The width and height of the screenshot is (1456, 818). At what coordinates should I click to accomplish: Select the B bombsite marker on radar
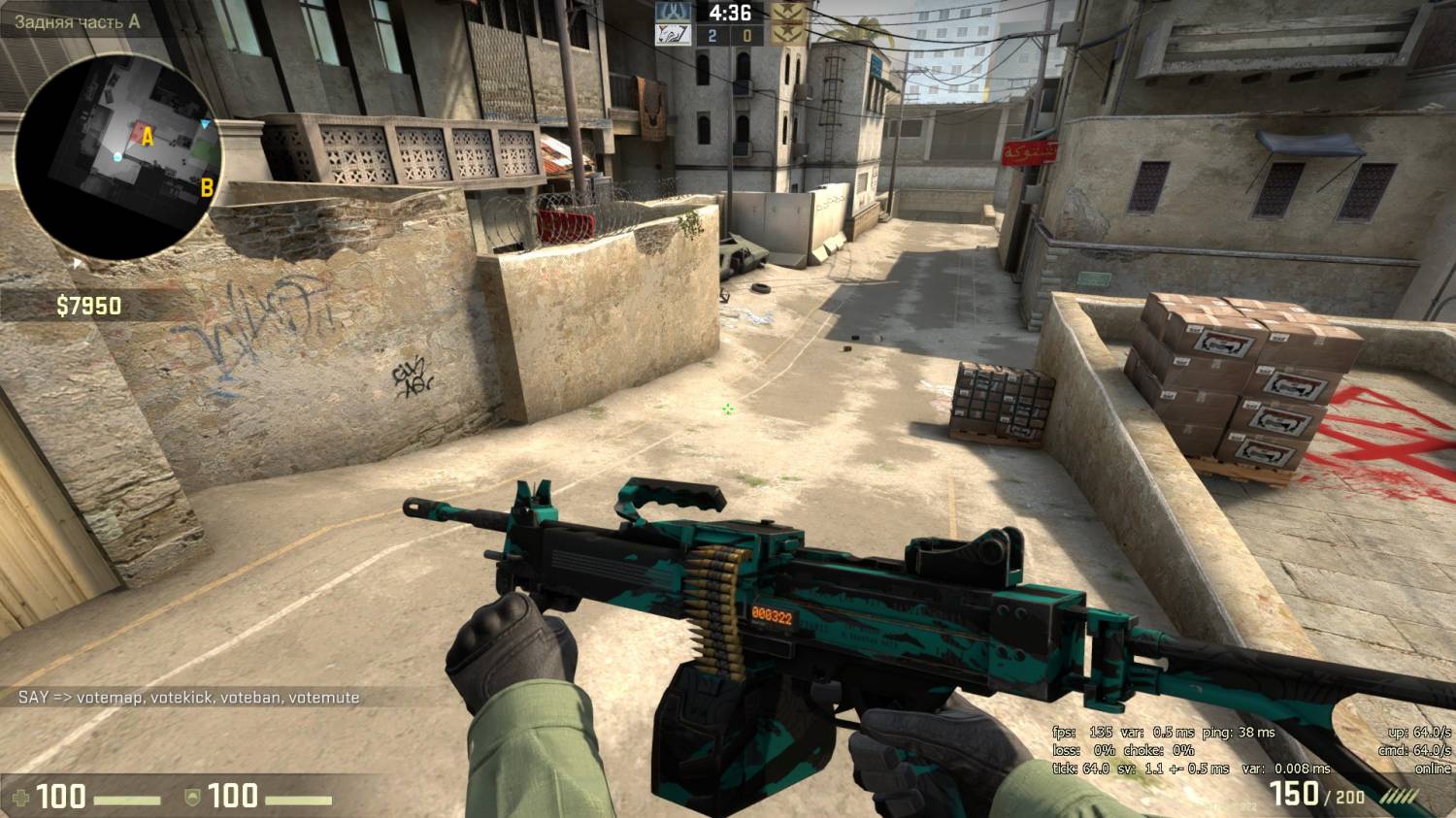click(206, 187)
